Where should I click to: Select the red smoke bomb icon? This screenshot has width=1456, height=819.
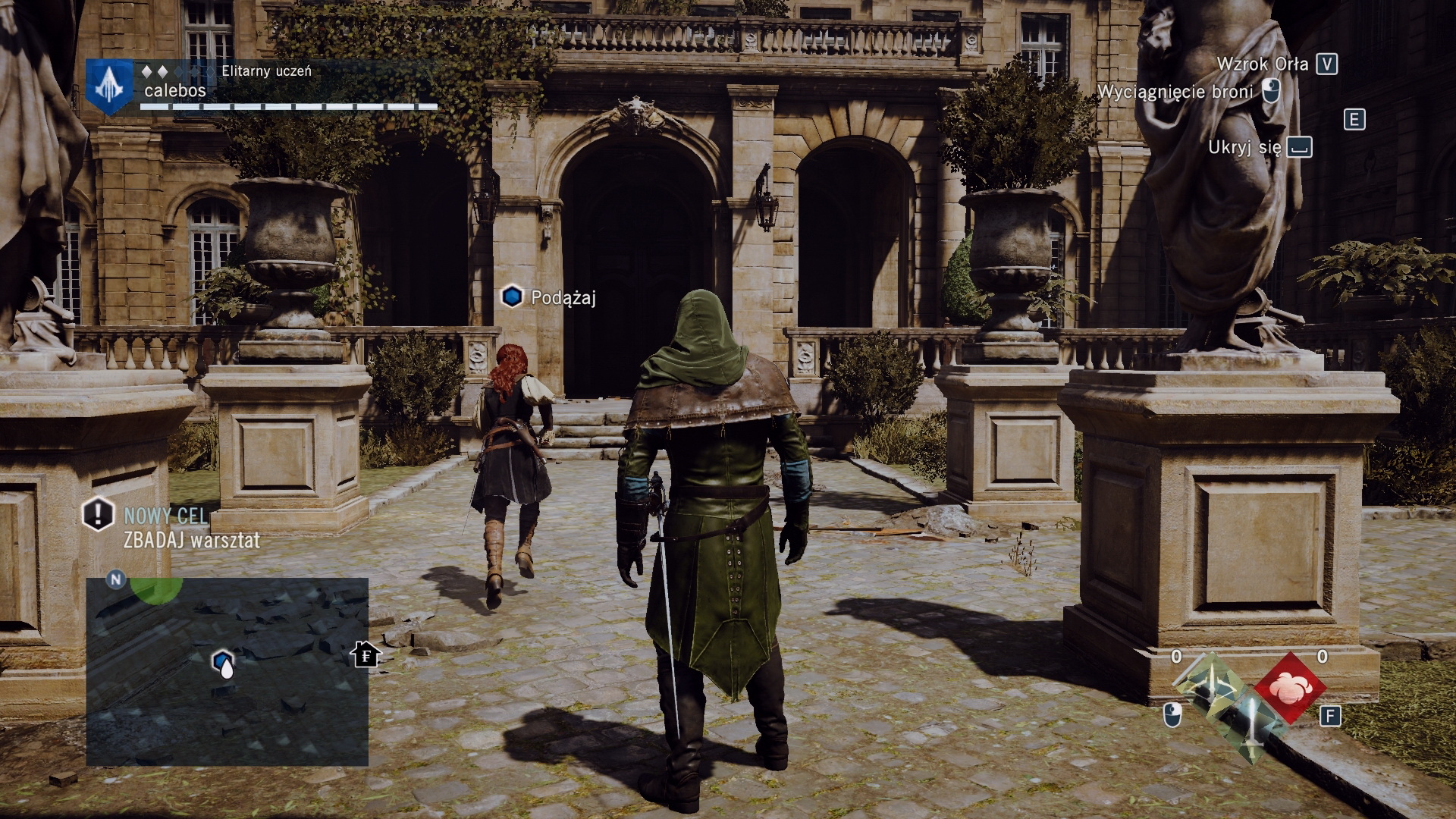1289,688
